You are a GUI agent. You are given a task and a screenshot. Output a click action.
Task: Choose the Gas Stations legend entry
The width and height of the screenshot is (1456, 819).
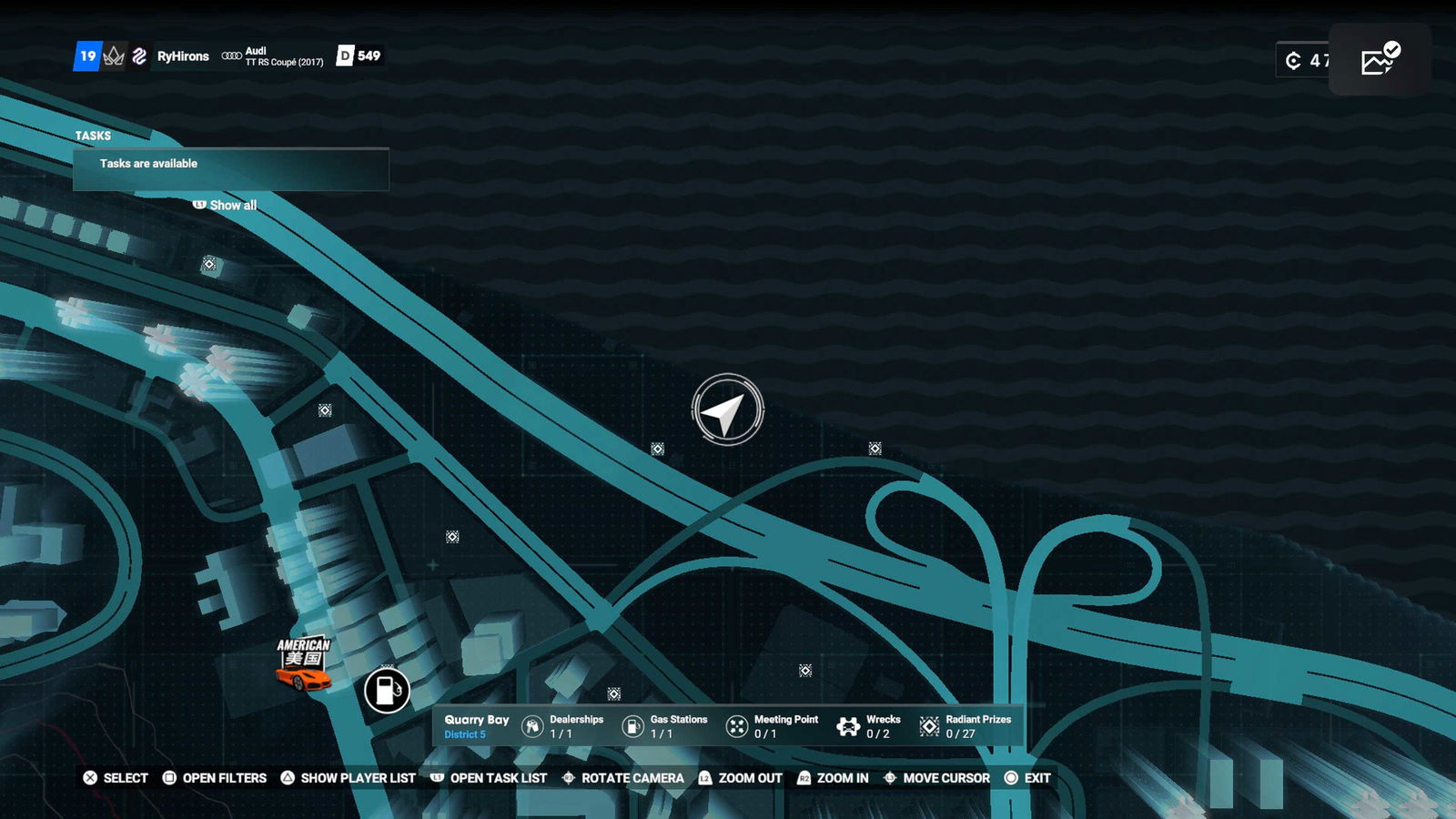[664, 726]
